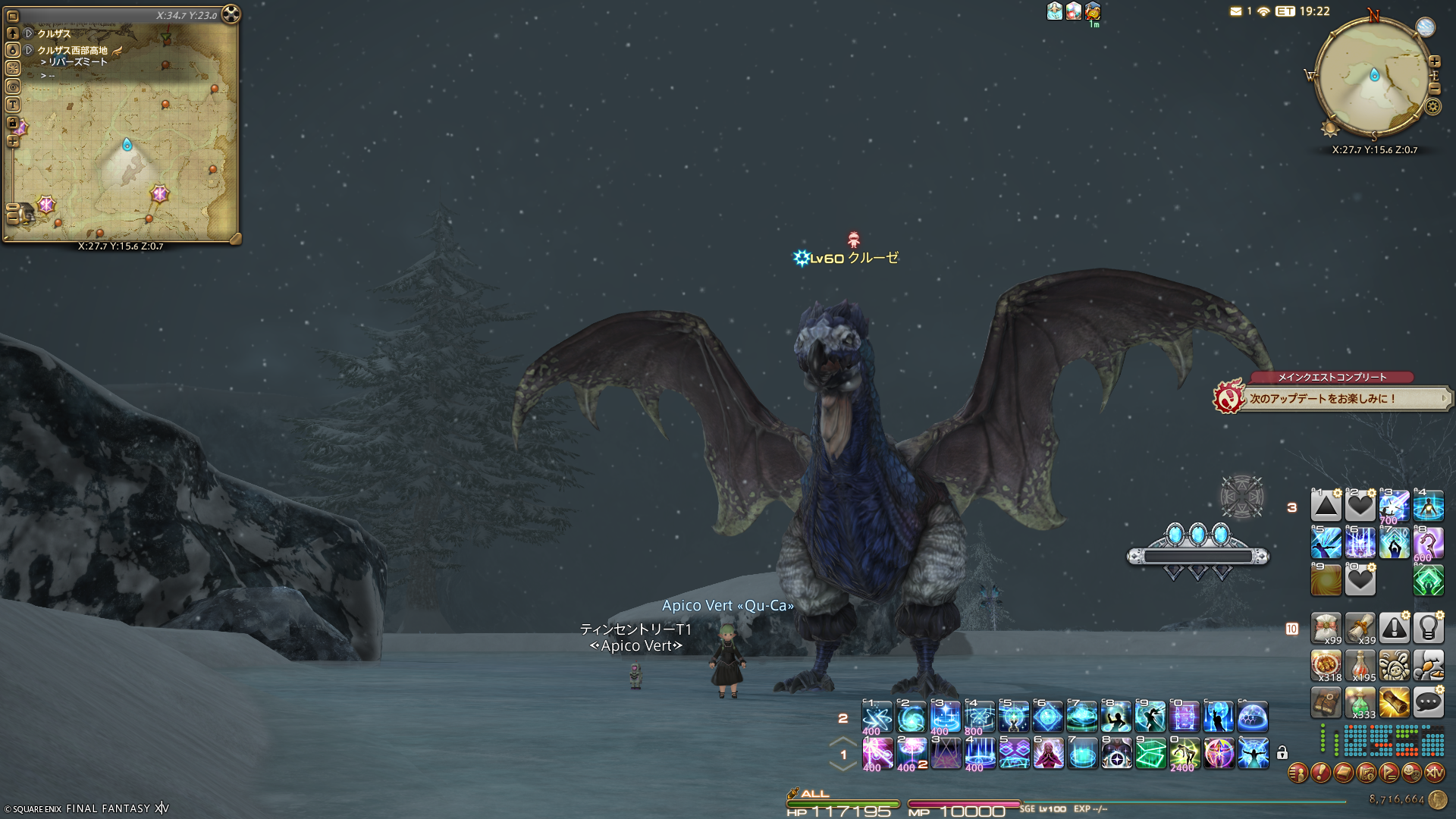Use the glowing golden scroll item
This screenshot has height=819, width=1456.
click(1394, 702)
